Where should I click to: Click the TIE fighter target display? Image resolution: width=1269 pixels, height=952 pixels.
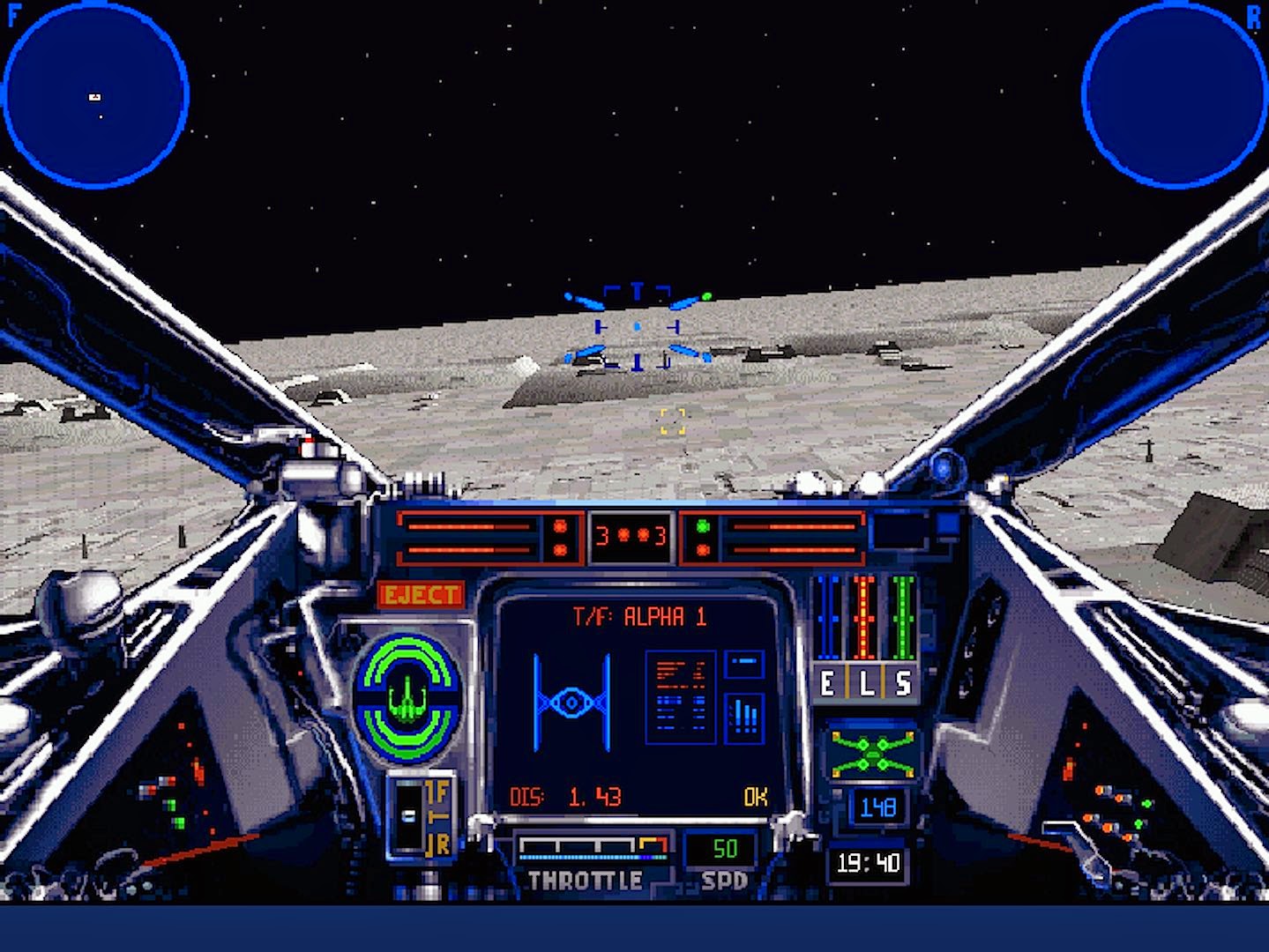click(571, 703)
